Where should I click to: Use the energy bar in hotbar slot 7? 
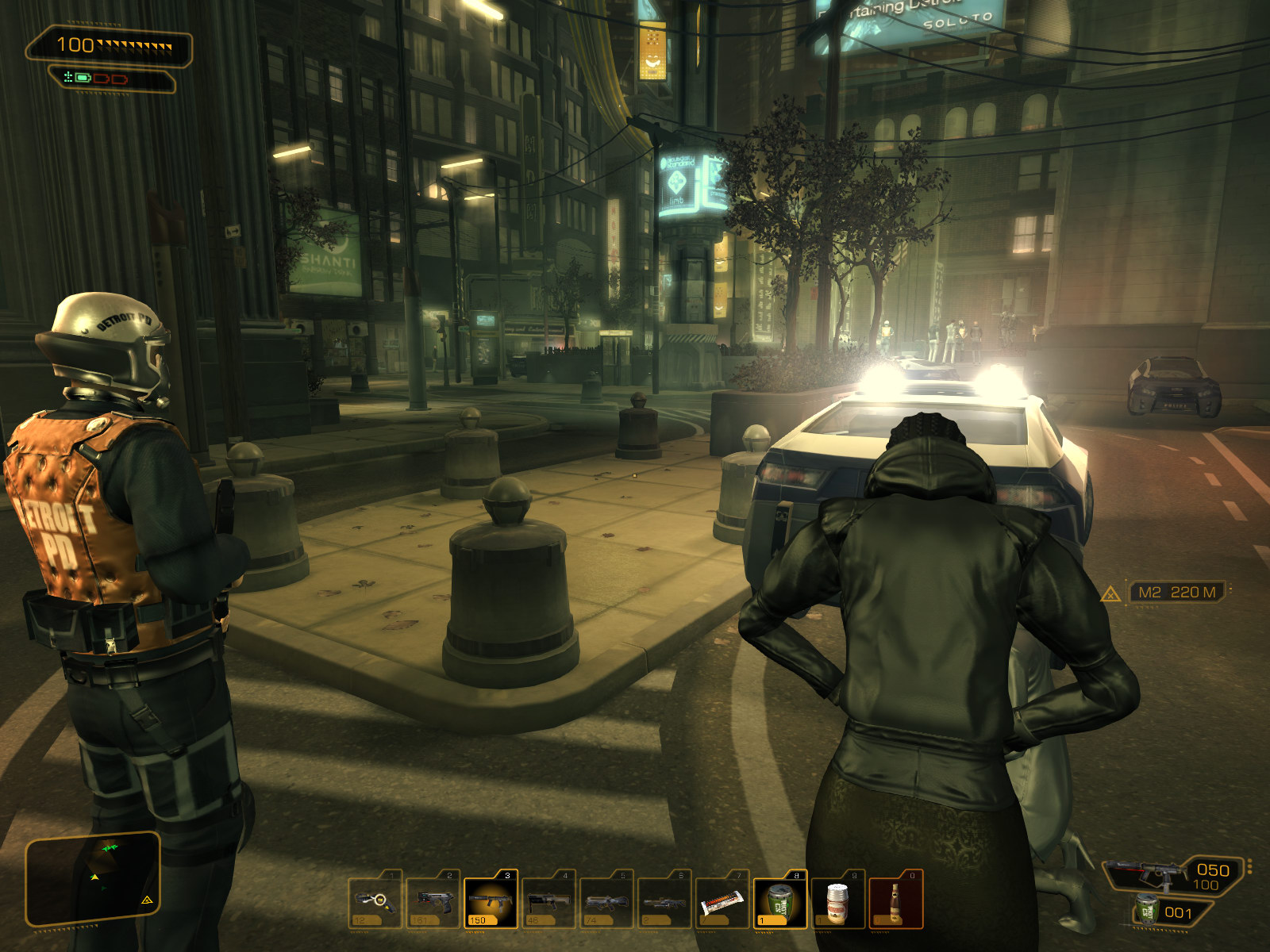[x=723, y=901]
